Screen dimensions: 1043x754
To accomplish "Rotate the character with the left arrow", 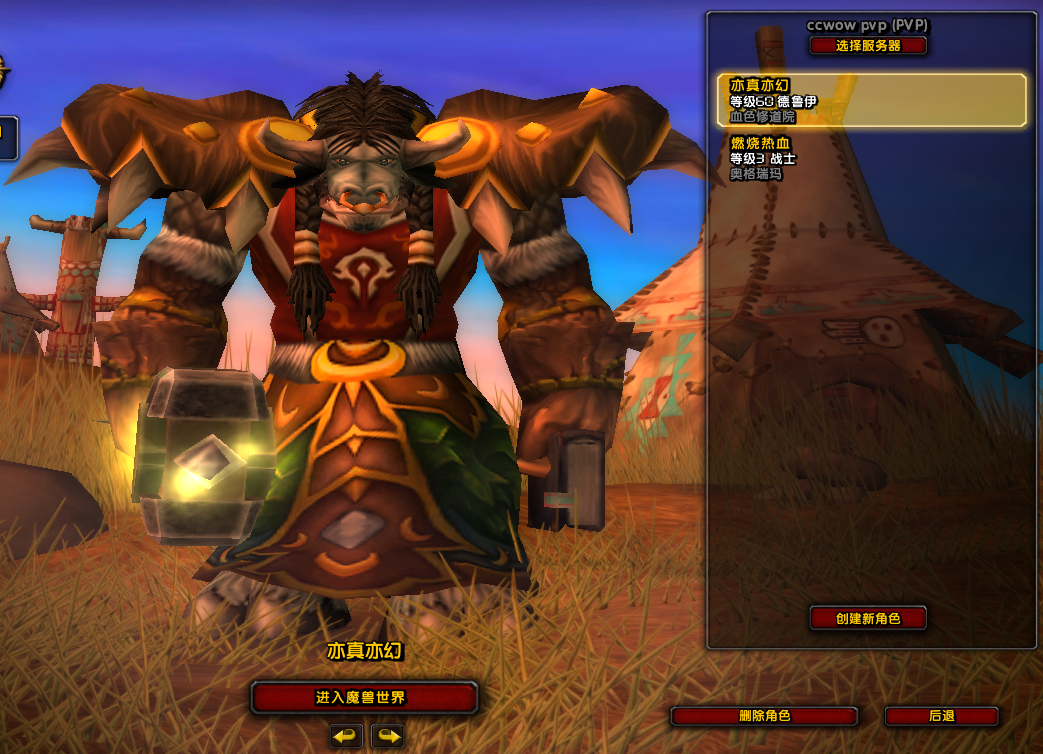I will [x=346, y=737].
